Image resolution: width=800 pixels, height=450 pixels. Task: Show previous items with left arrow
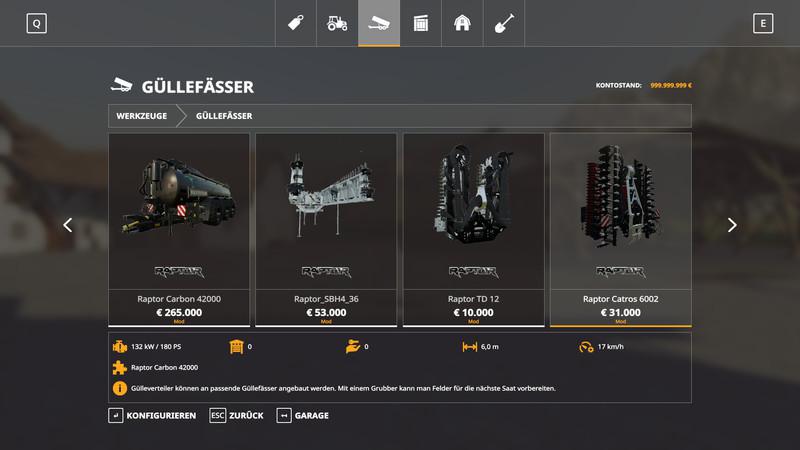pyautogui.click(x=68, y=225)
